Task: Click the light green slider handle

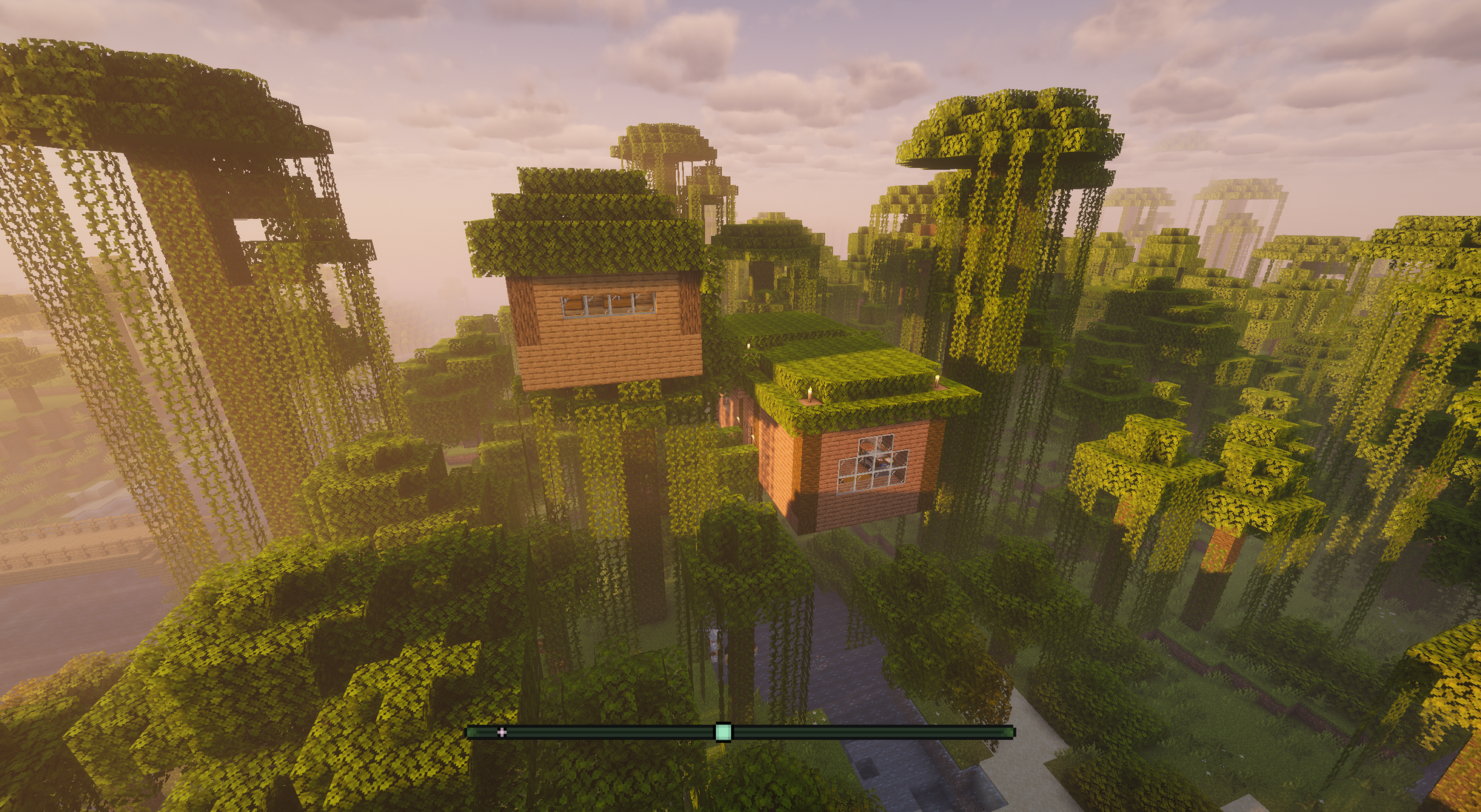Action: 723,732
